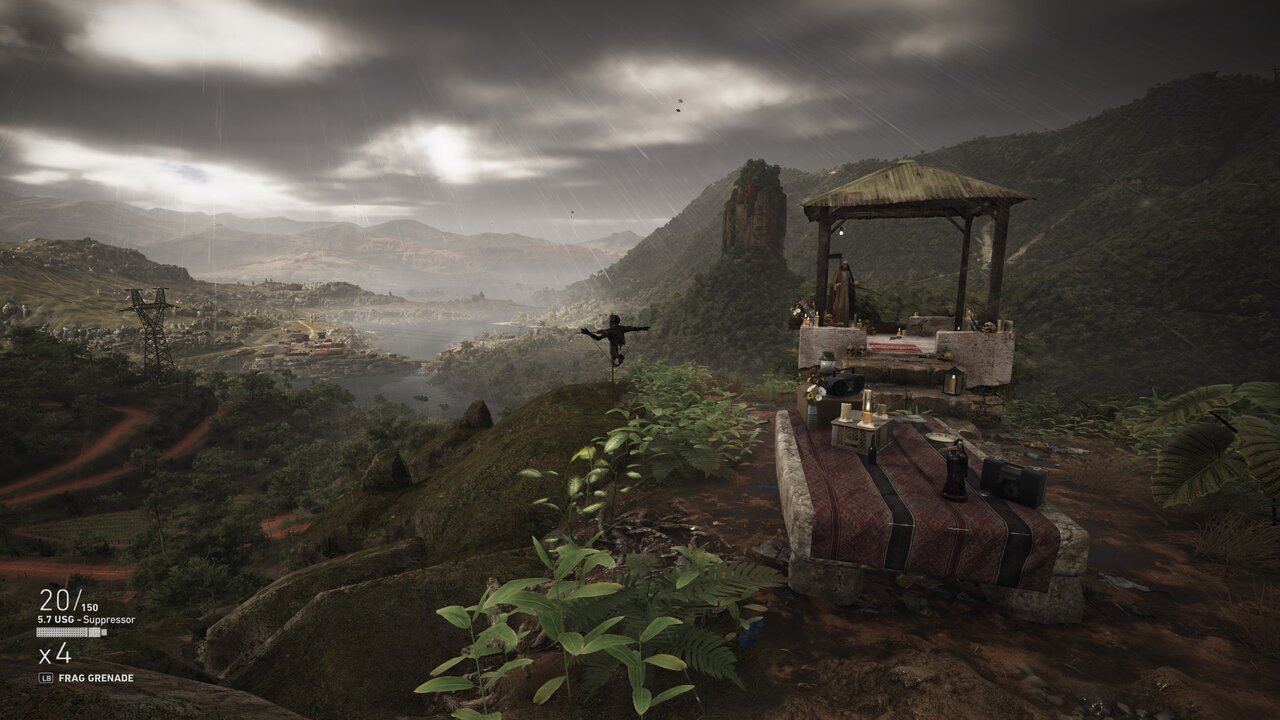Select the 5.7 USG Suppressor weapon label
Viewport: 1280px width, 720px height.
click(x=86, y=620)
